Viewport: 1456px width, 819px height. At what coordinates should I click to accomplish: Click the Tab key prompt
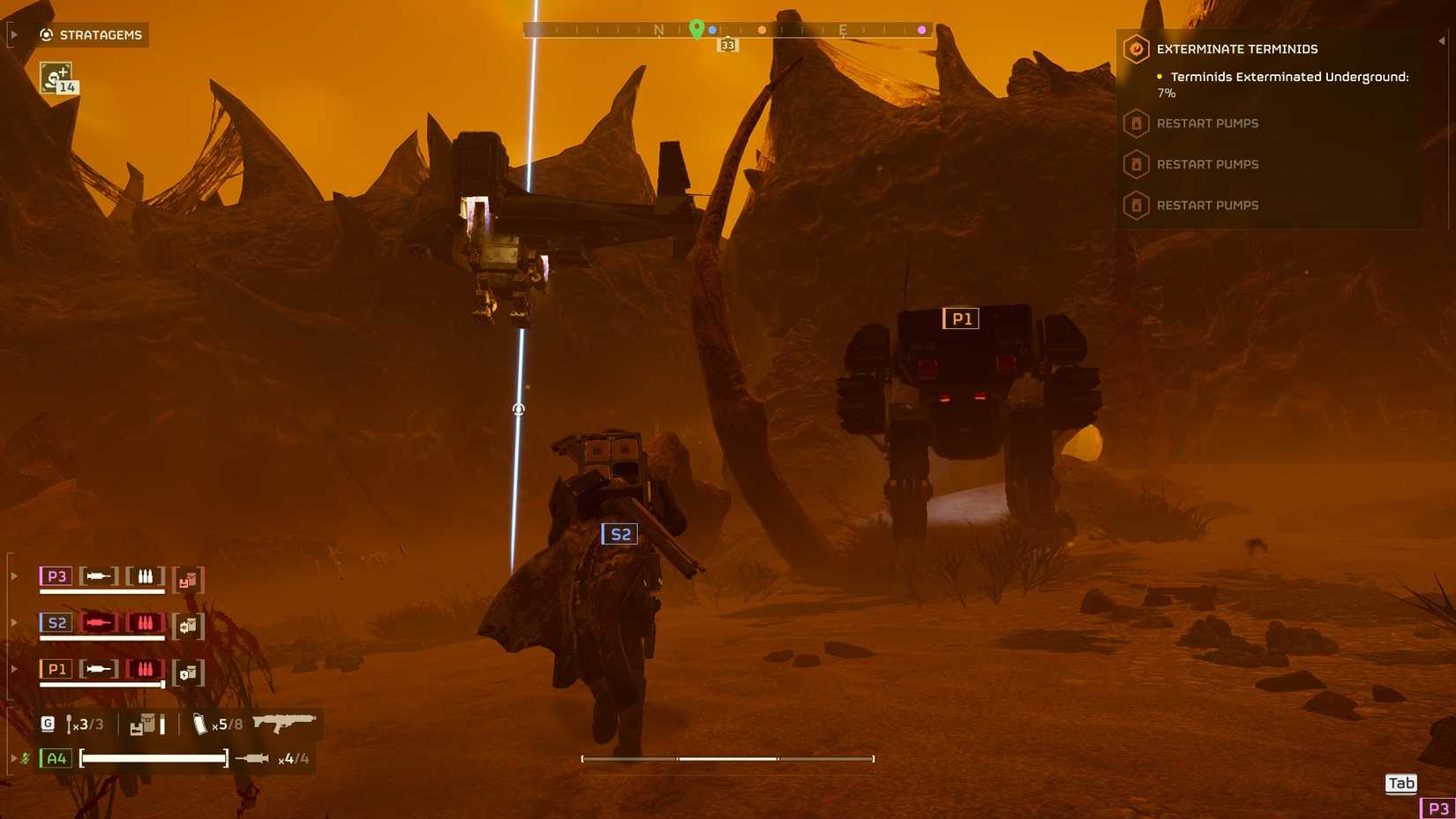(1400, 783)
